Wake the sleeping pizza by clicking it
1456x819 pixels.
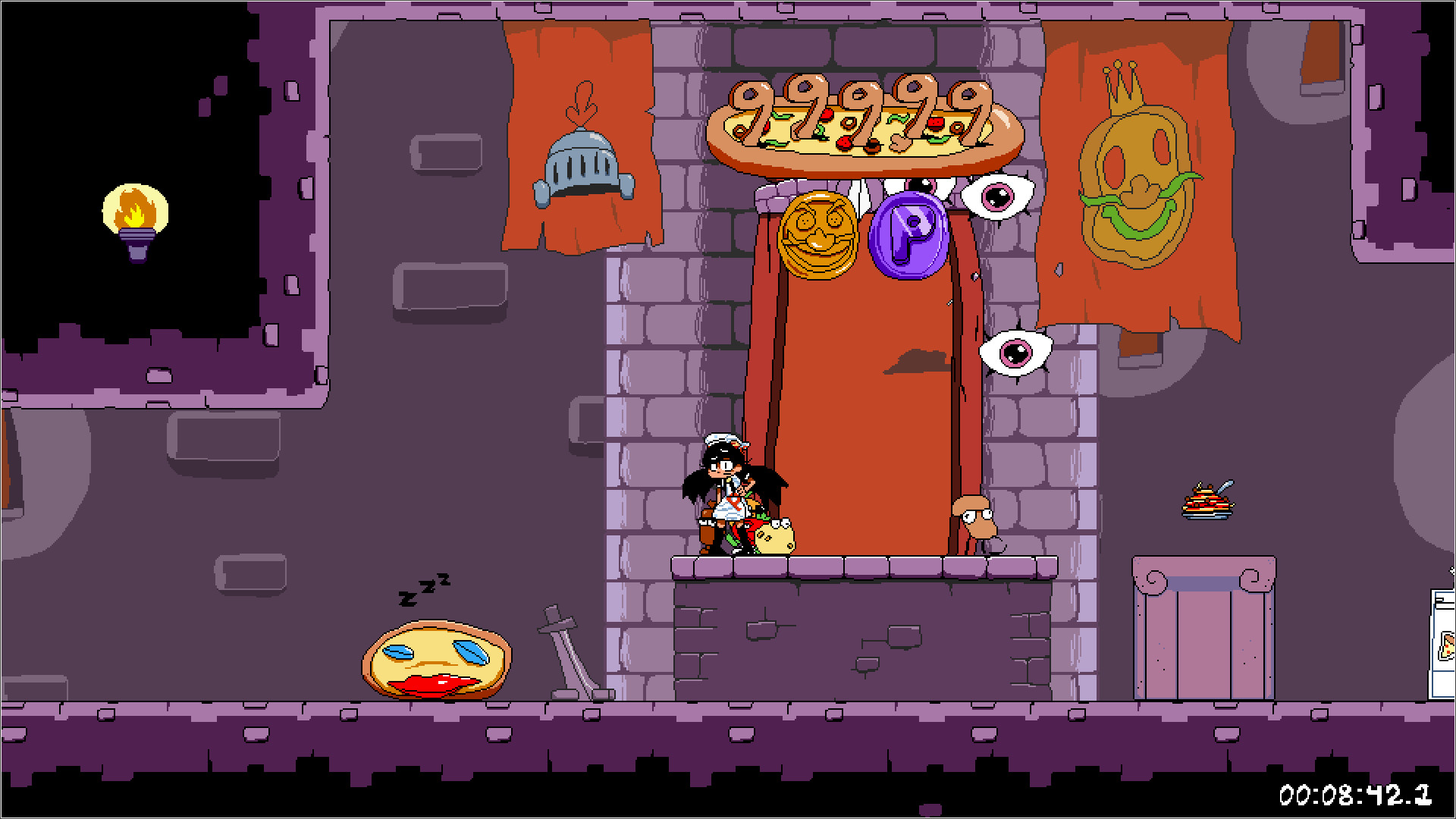click(436, 660)
